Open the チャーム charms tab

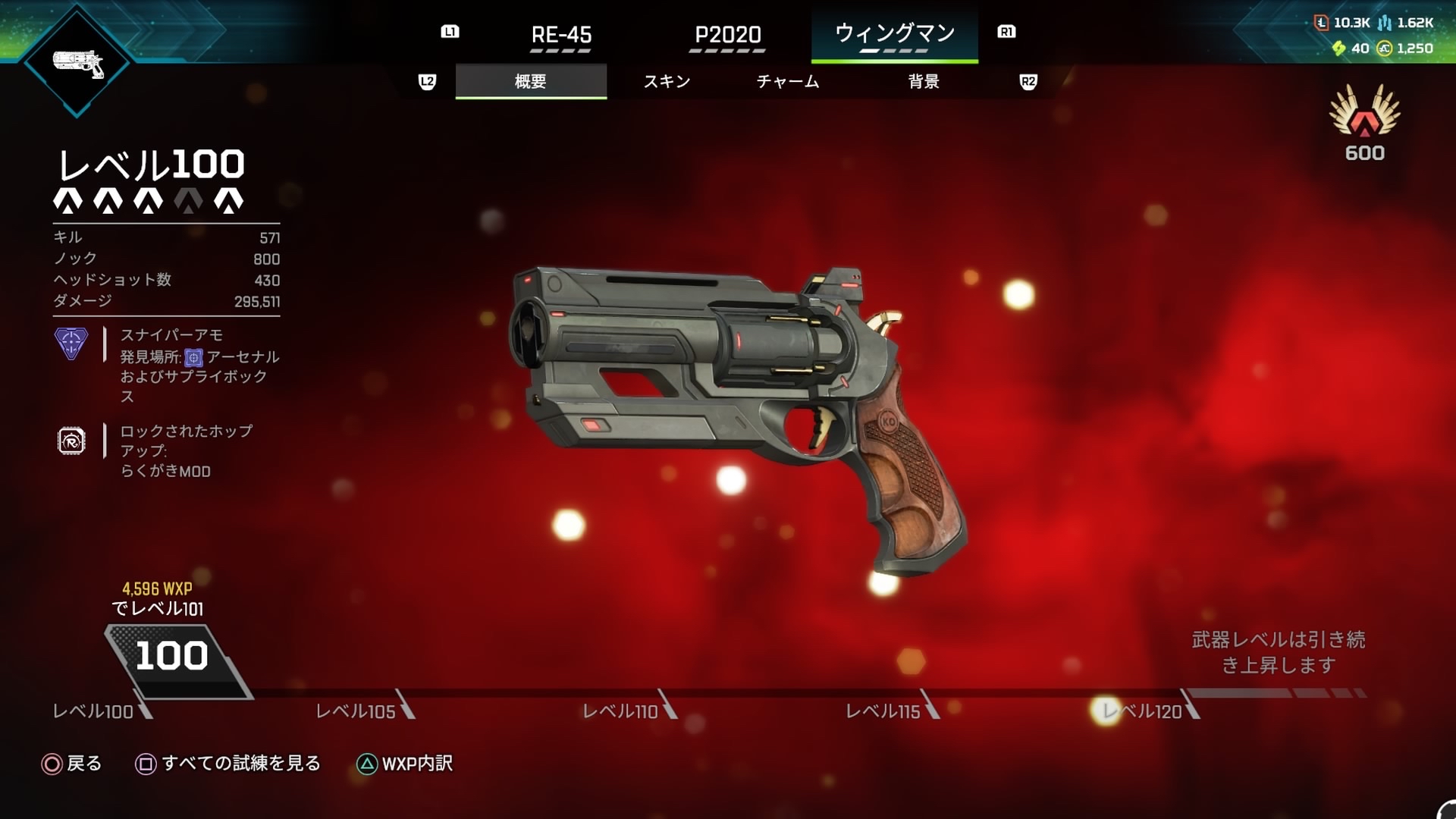click(x=788, y=81)
